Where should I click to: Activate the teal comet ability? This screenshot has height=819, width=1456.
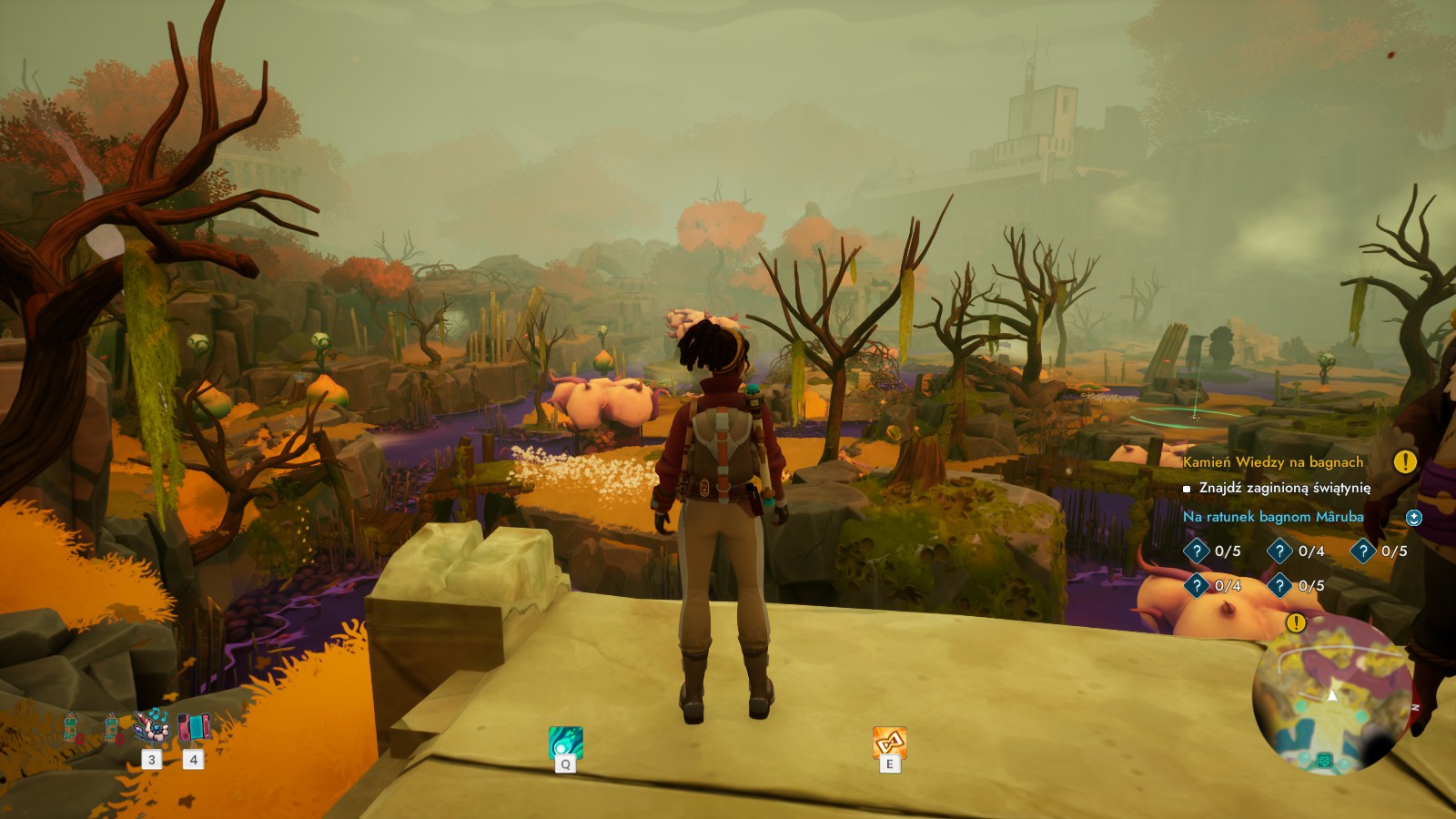pyautogui.click(x=565, y=743)
